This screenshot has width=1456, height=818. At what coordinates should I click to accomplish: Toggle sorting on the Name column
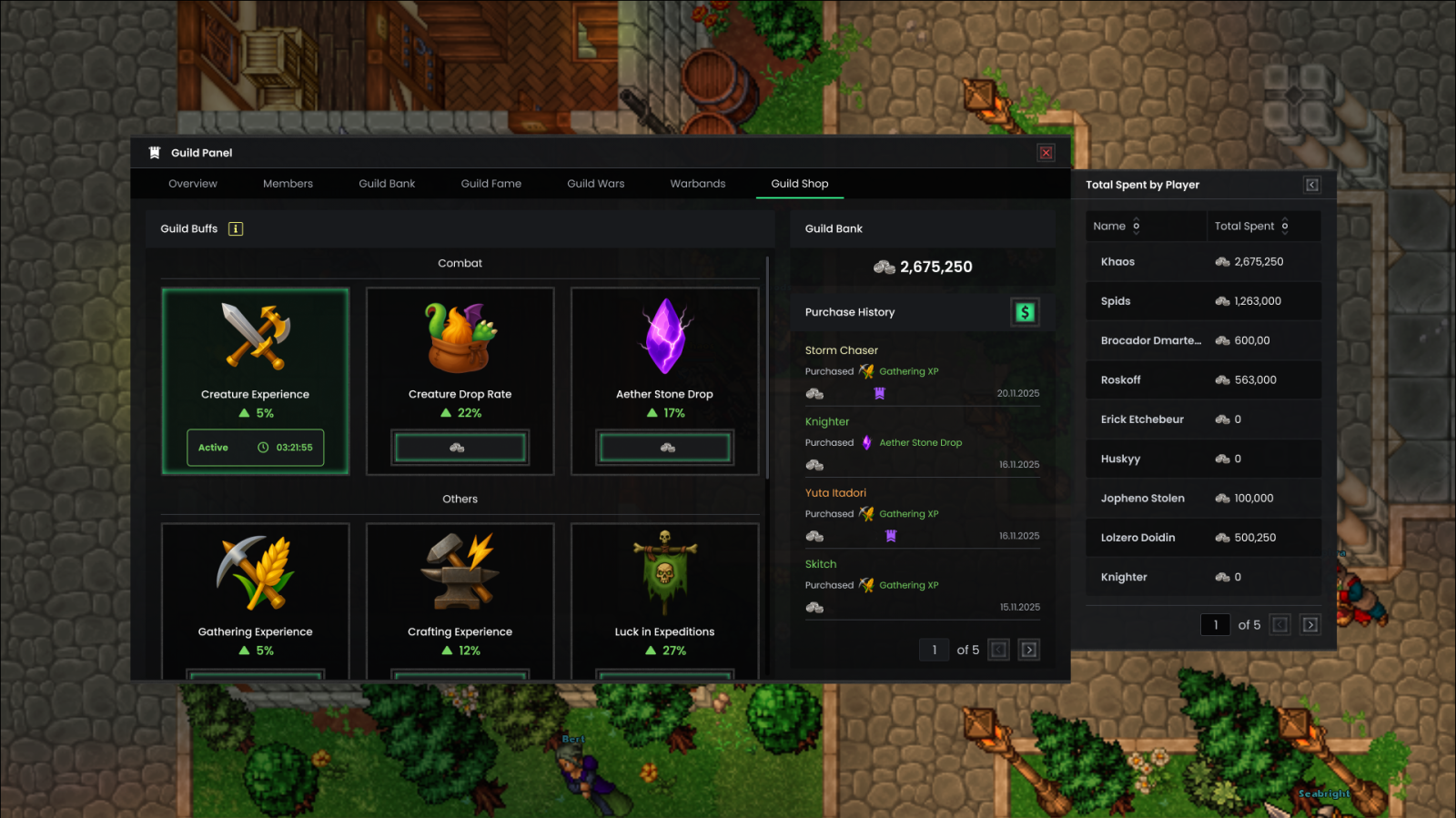point(1137,226)
